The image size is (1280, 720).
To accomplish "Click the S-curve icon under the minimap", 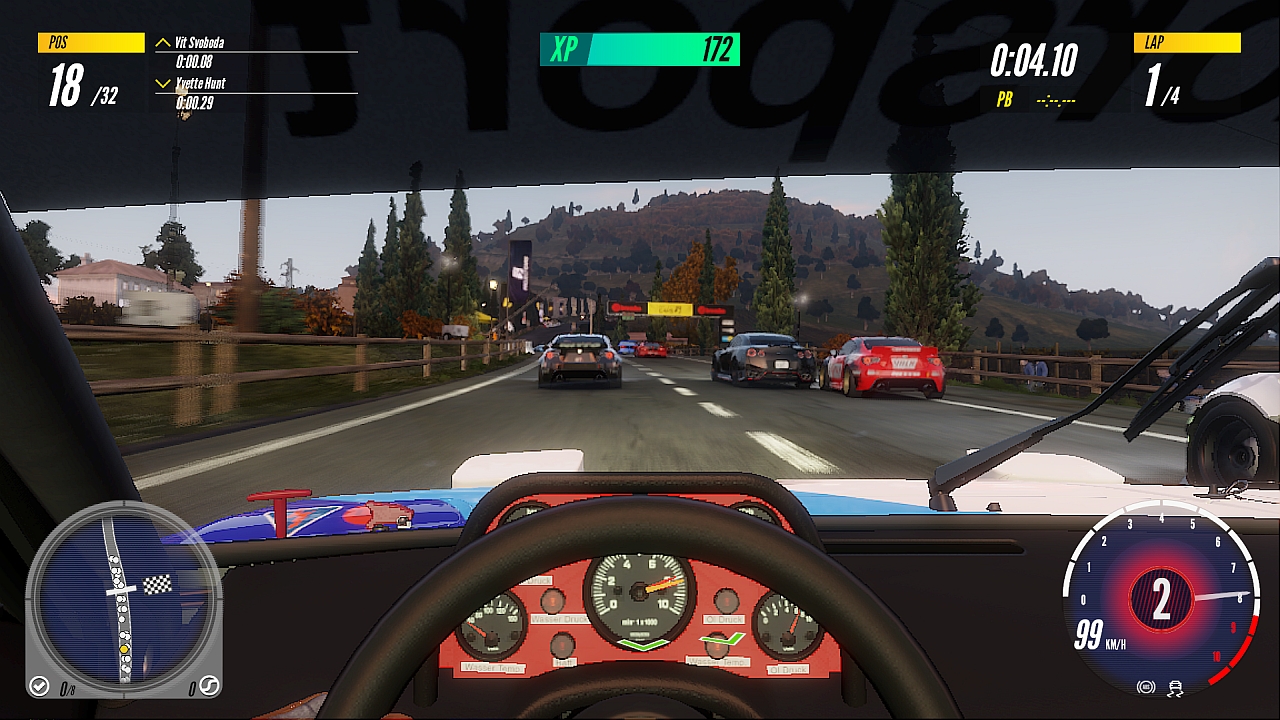I will [x=209, y=686].
